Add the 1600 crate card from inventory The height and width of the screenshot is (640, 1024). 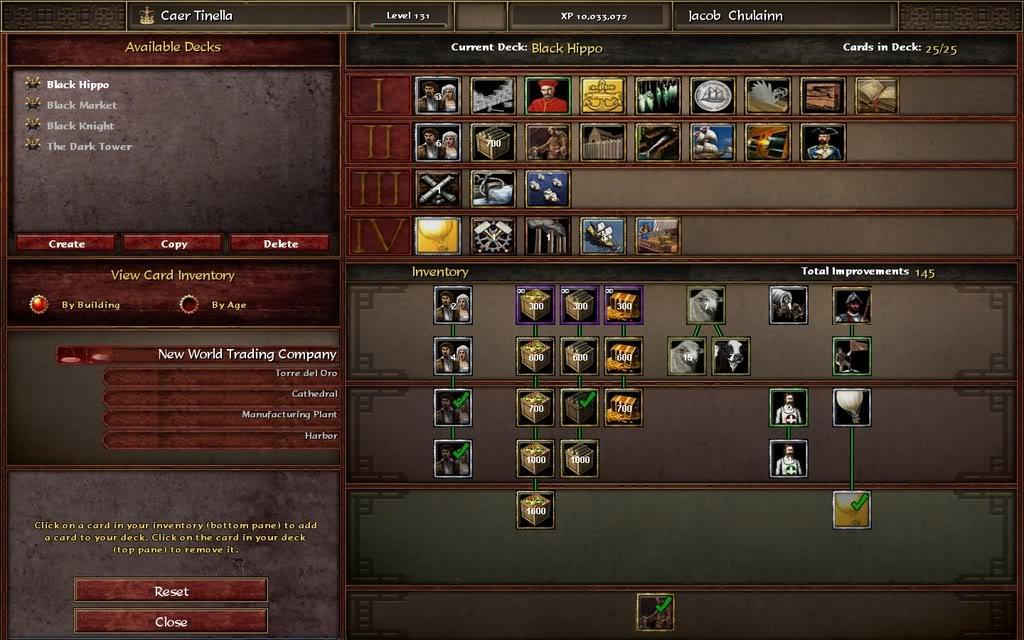click(536, 510)
